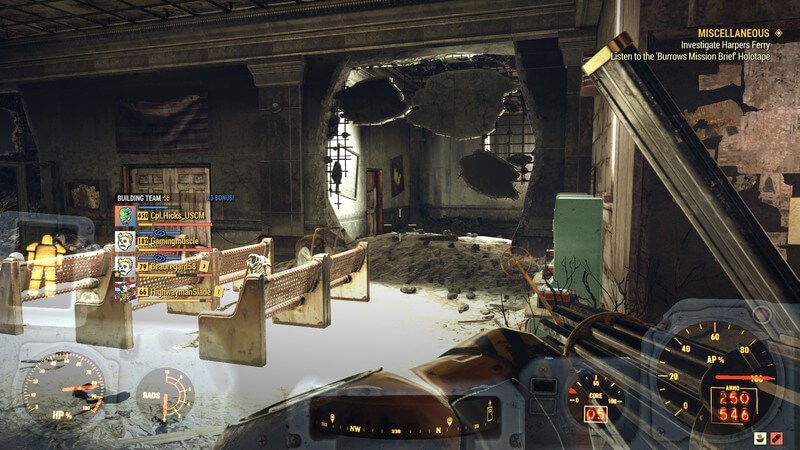Select the food bowl status icon
This screenshot has width=800, height=450.
click(760, 438)
